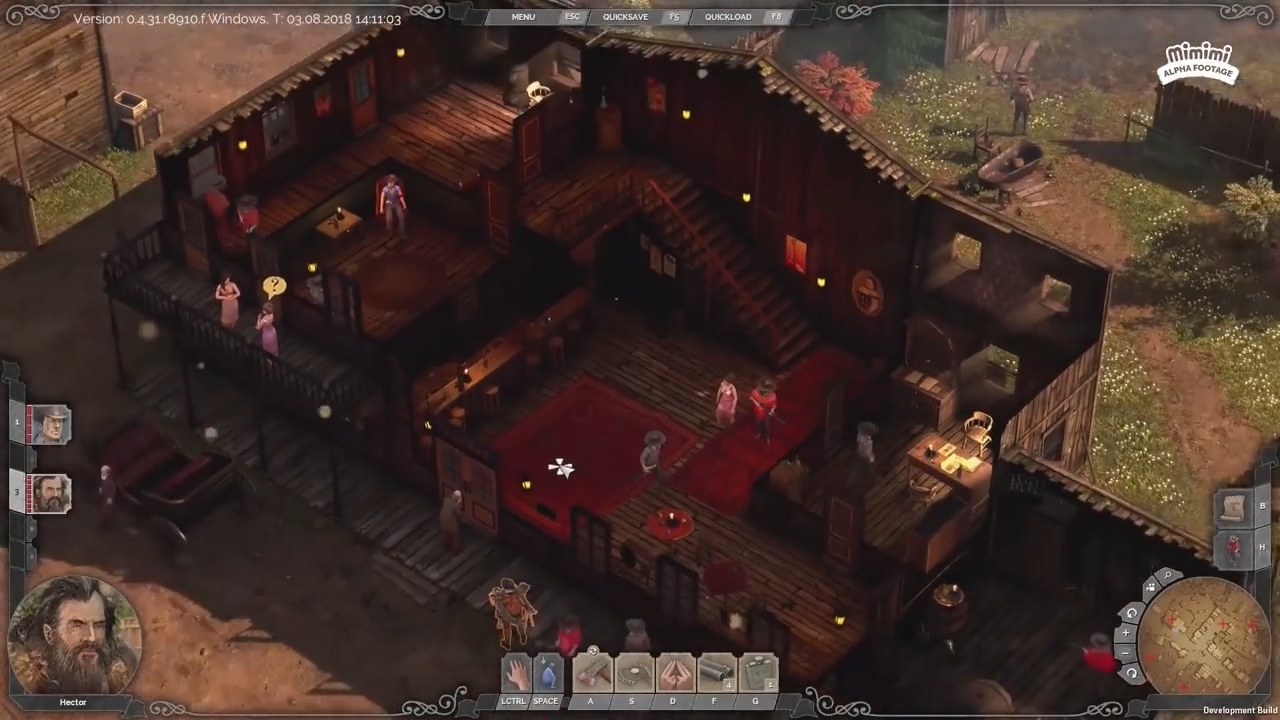1280x720 pixels.
Task: Zoom out with the minimap minus button
Action: 1126,653
